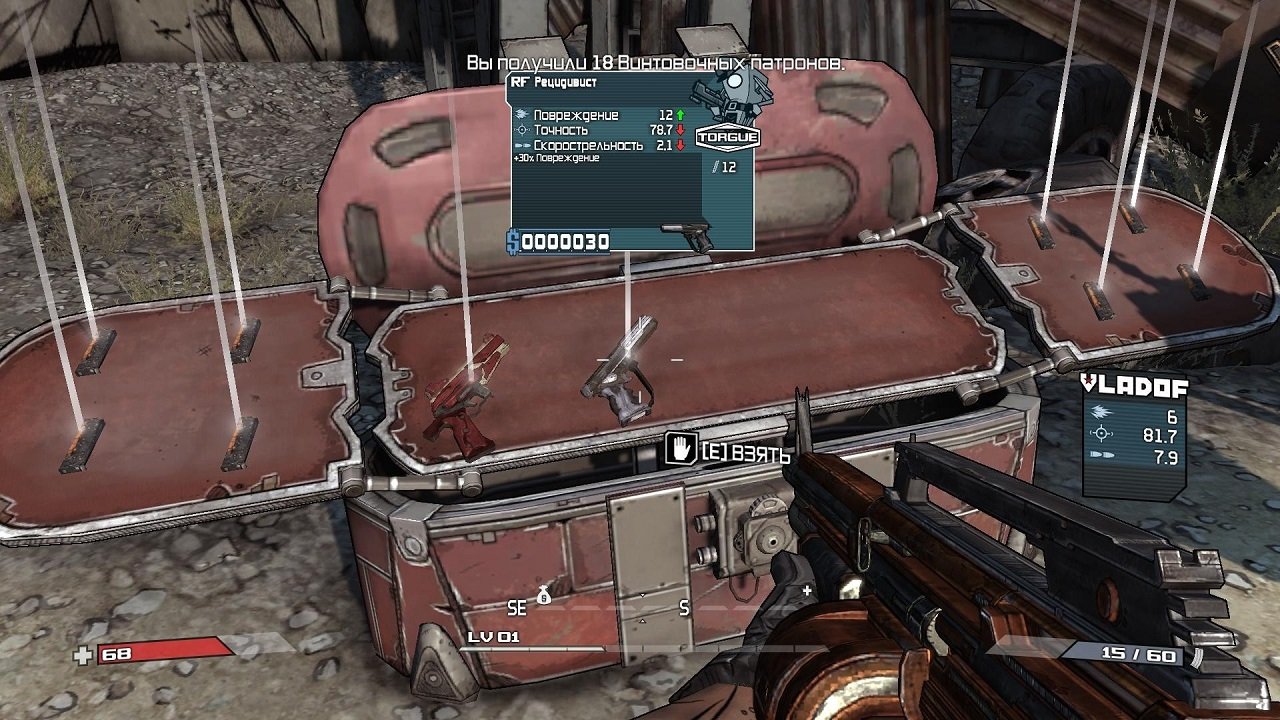Click the damage stat icon on the Torgue card

pyautogui.click(x=520, y=115)
